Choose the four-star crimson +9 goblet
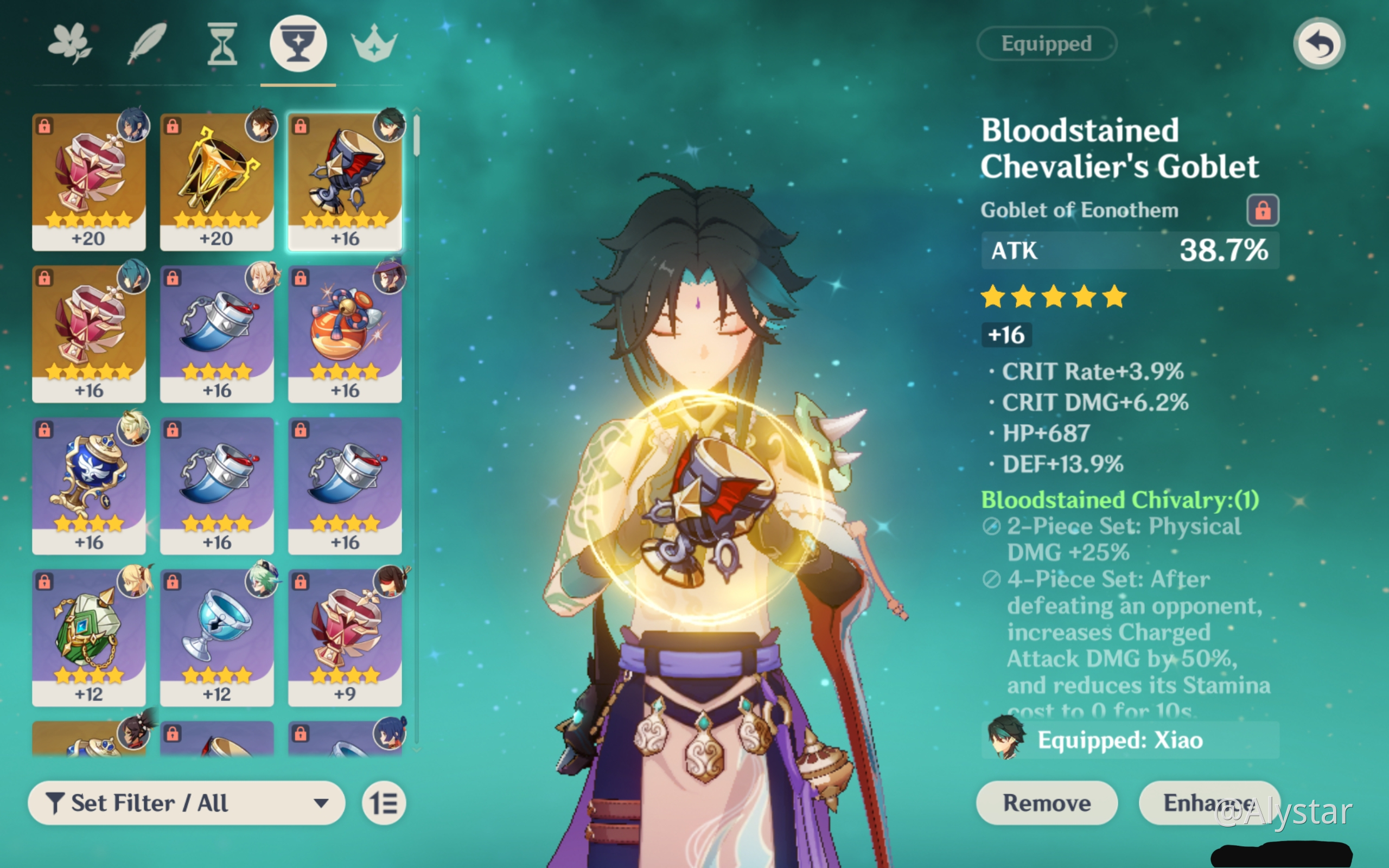 click(x=345, y=637)
